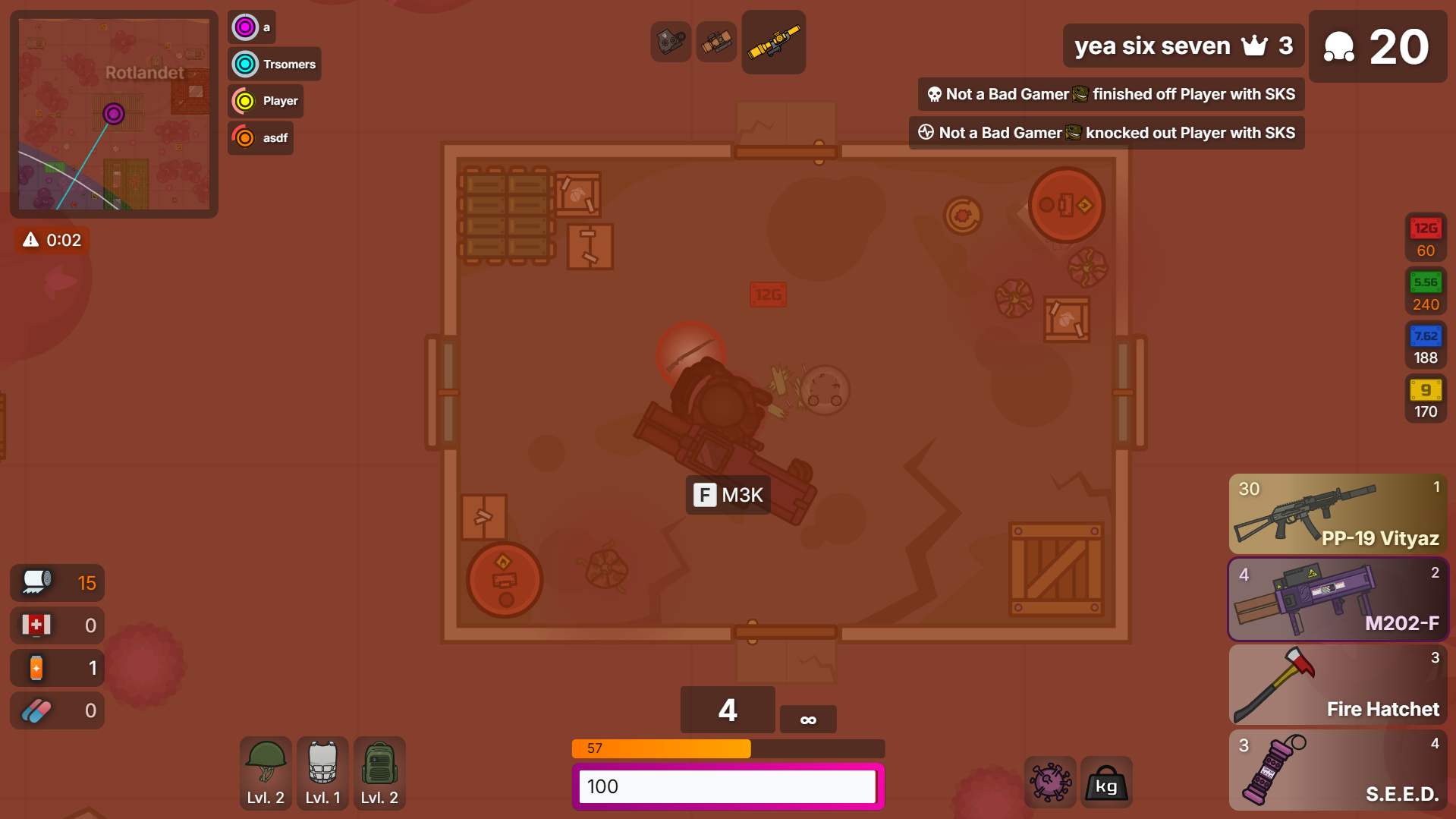This screenshot has width=1456, height=819.
Task: Select teammate Trsomers in team list
Action: click(x=275, y=64)
